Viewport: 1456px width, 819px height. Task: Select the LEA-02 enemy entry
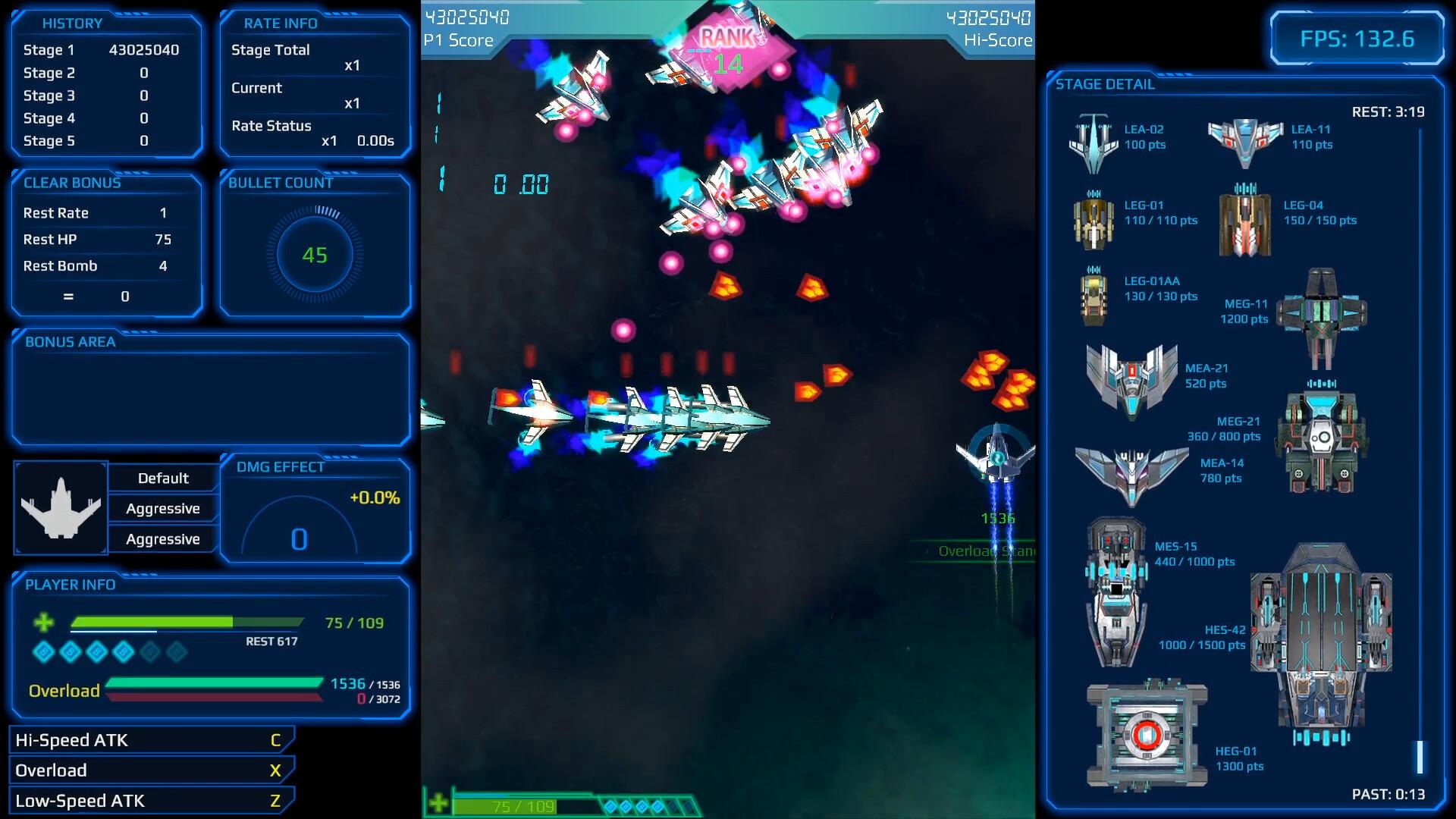tap(1093, 143)
